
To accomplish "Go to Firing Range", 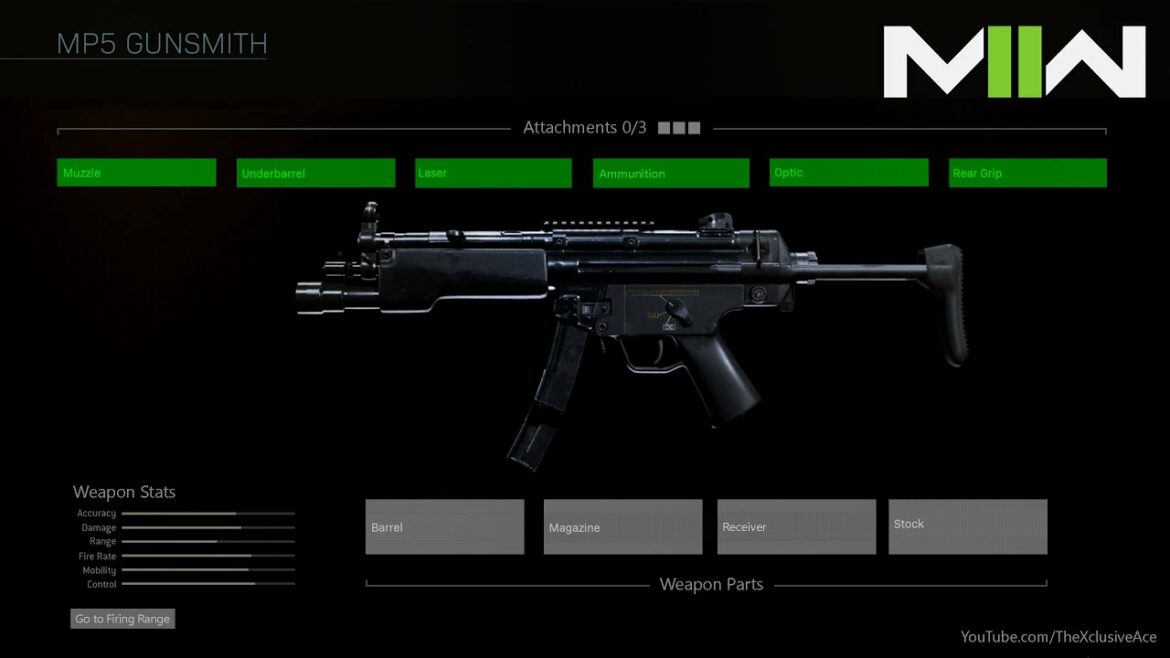I will coord(123,619).
